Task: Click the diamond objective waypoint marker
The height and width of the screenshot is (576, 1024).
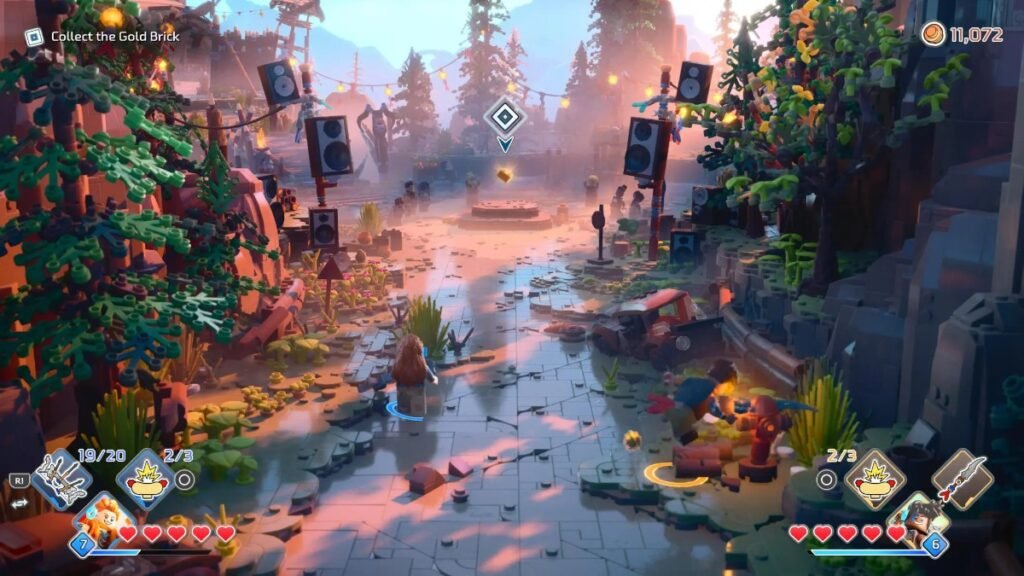Action: [x=505, y=117]
